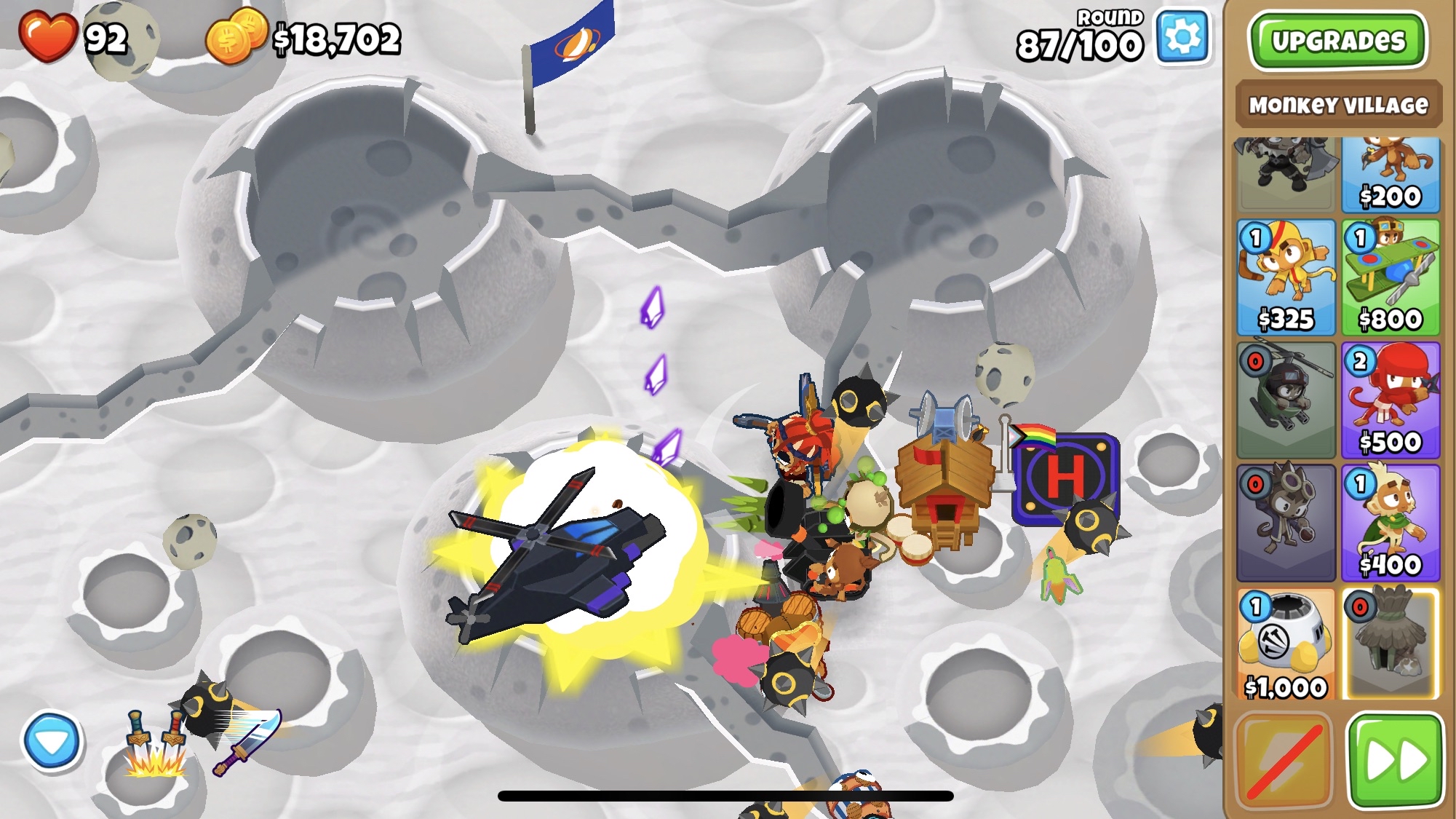Viewport: 1456px width, 819px height.
Task: Select the greyed-out hero portrait slot
Action: coord(1286,175)
